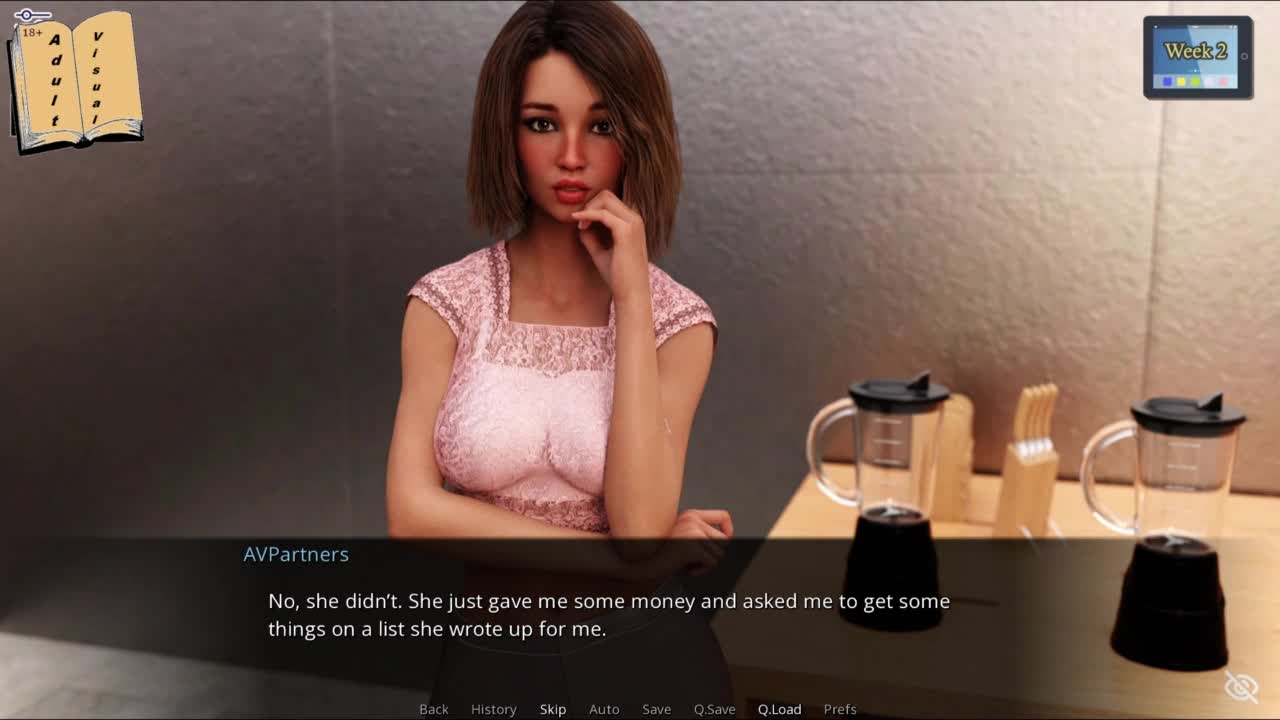Turn on Auto advance
The width and height of the screenshot is (1280, 720).
point(604,709)
